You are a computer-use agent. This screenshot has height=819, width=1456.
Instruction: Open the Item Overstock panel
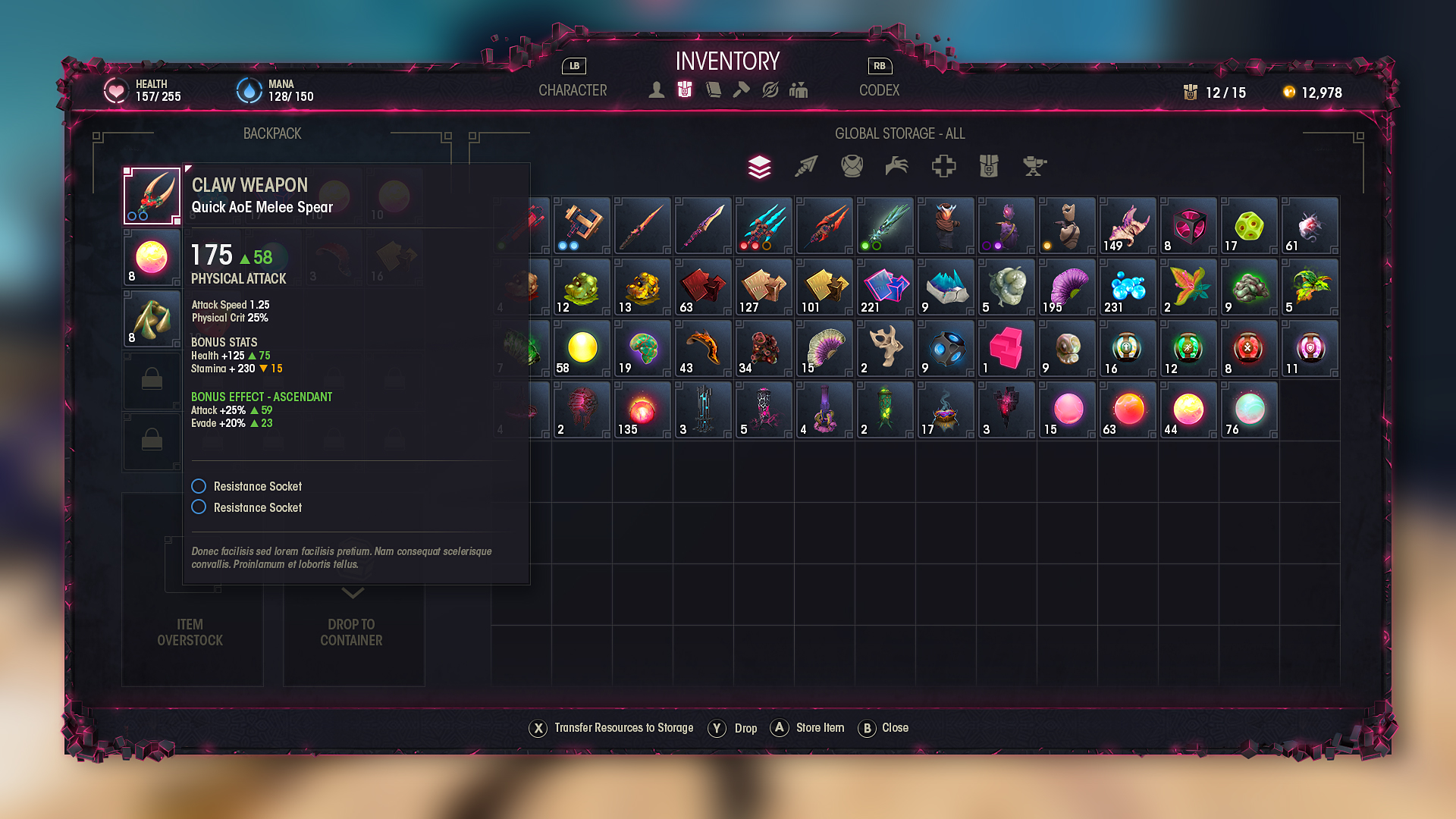191,631
